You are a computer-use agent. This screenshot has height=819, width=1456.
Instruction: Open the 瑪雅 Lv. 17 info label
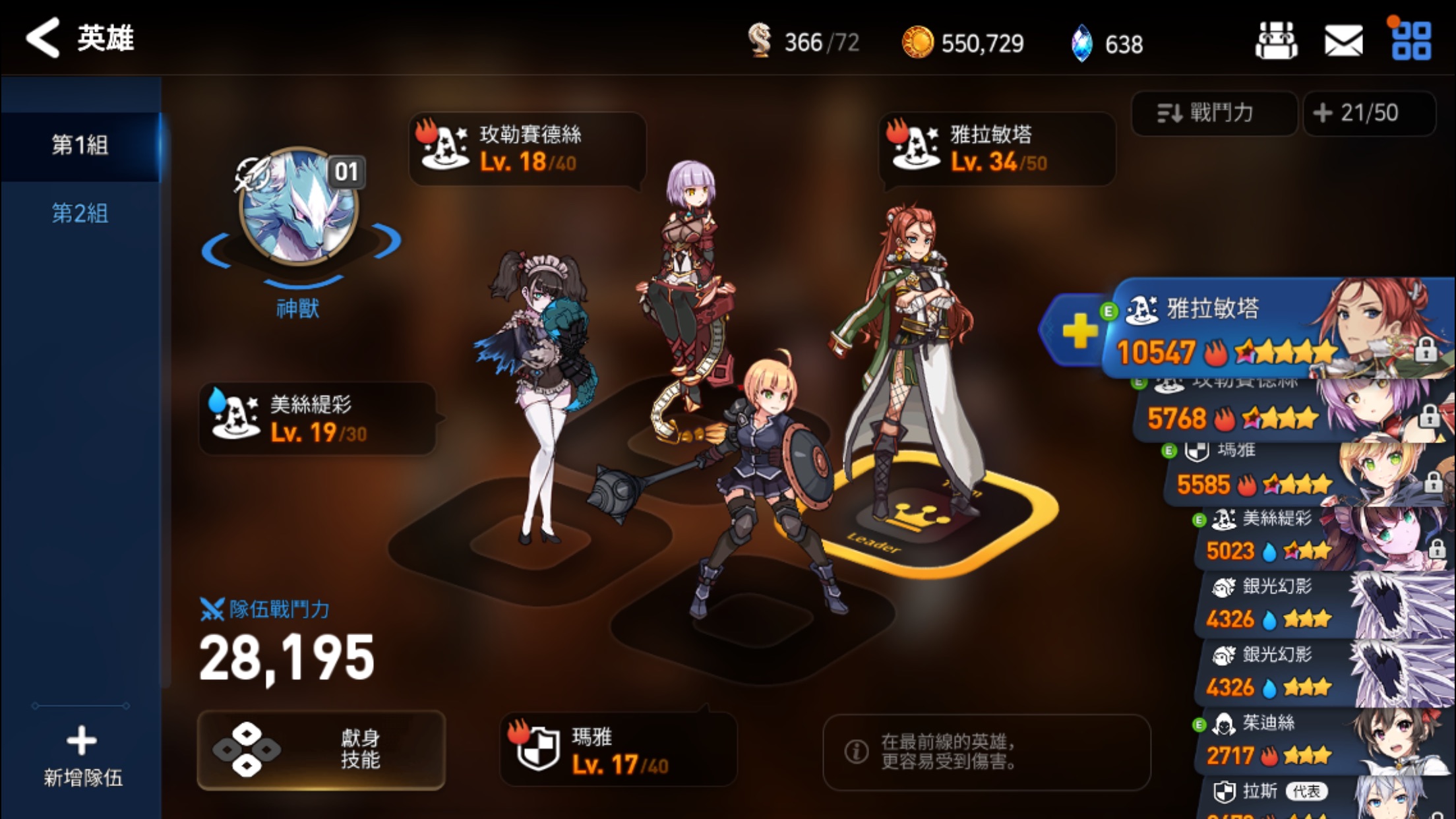618,750
